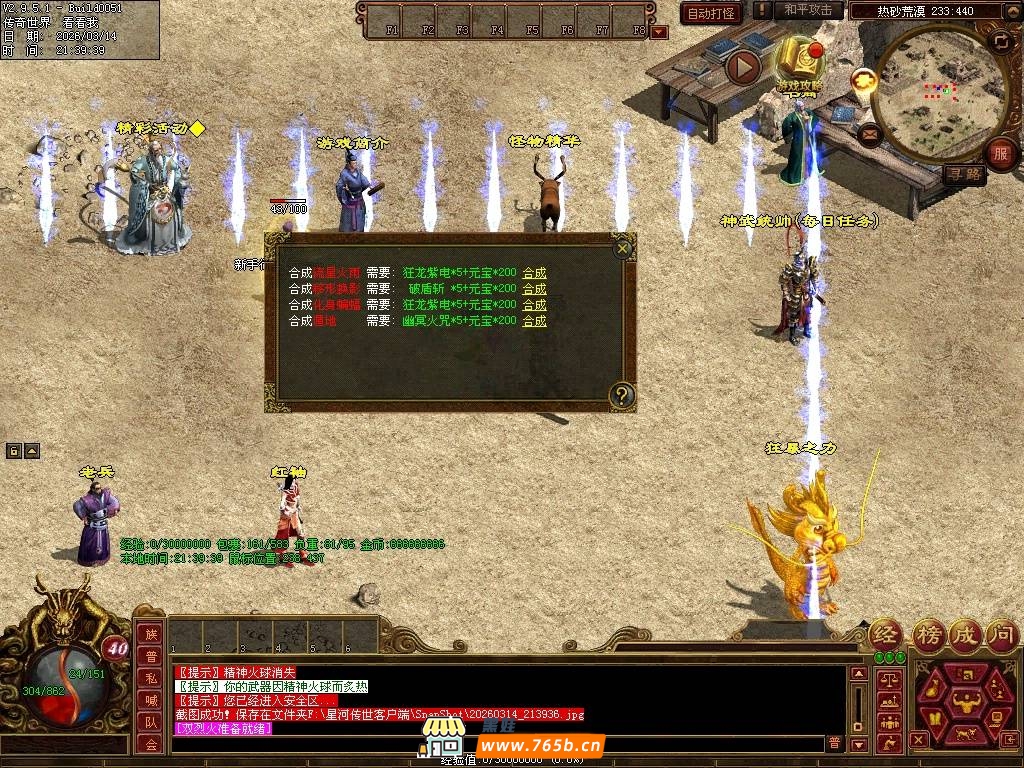Select the 族 chat channel tab
Image resolution: width=1024 pixels, height=768 pixels.
click(x=150, y=634)
